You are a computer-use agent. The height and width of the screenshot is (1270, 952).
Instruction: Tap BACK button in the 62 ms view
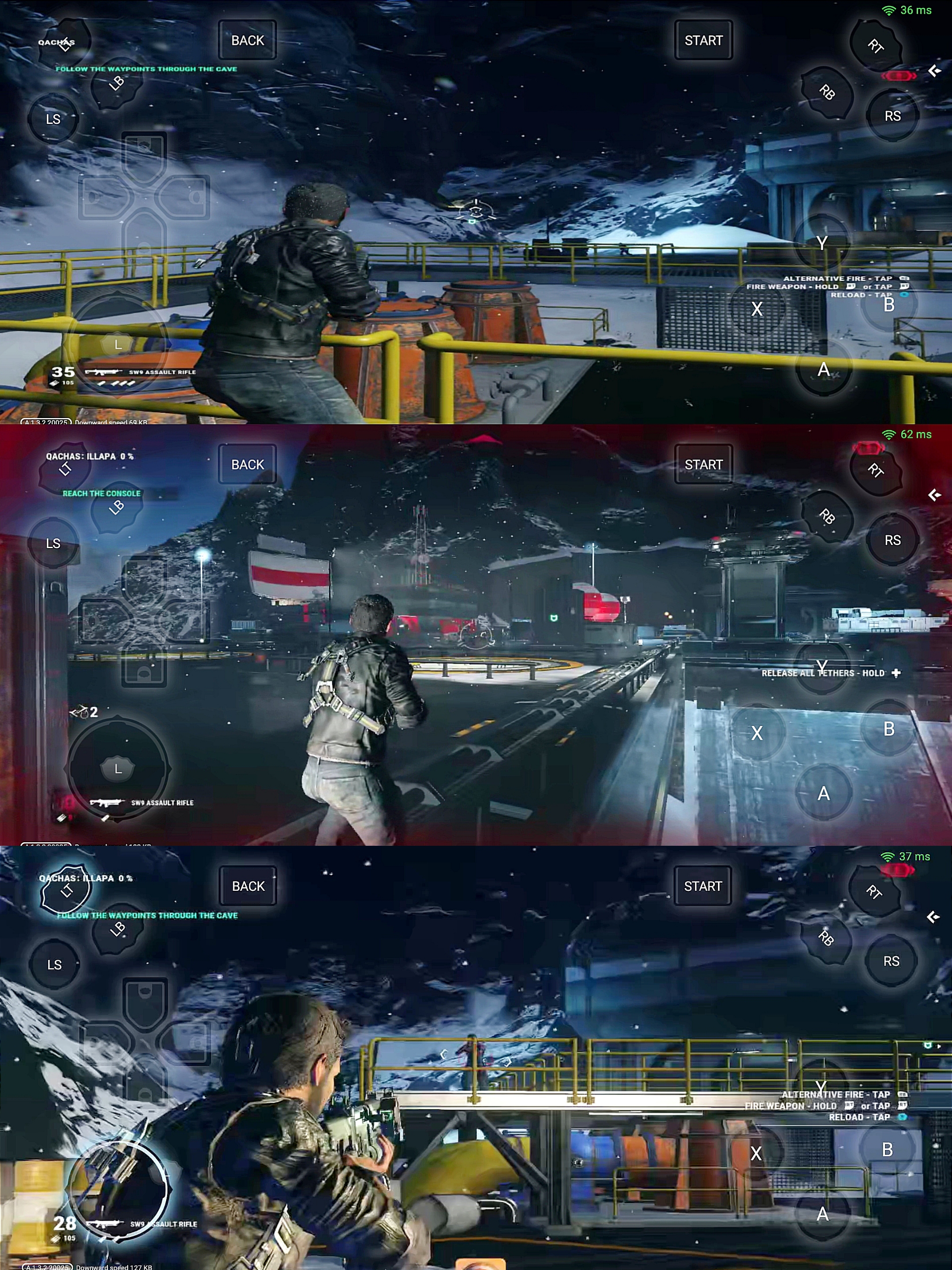coord(247,464)
